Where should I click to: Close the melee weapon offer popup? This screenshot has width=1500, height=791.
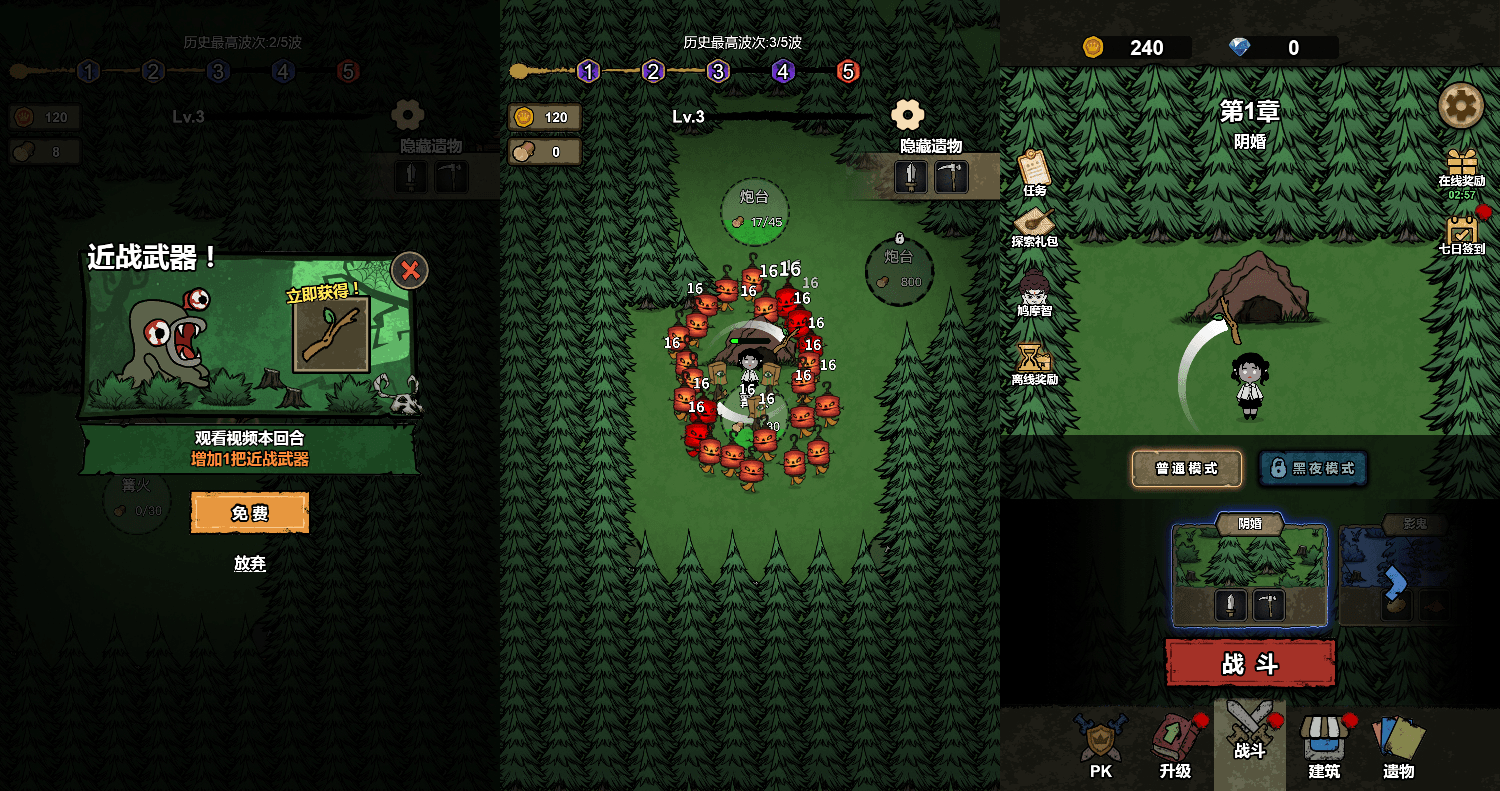[x=410, y=270]
